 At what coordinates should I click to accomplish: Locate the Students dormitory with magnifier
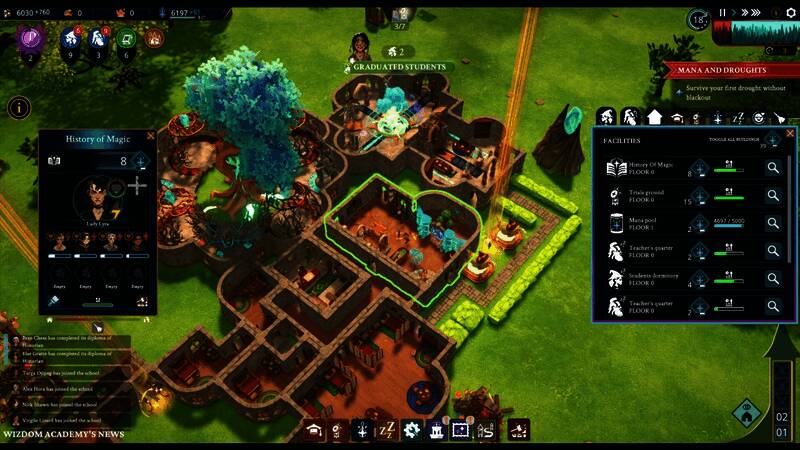coord(773,279)
